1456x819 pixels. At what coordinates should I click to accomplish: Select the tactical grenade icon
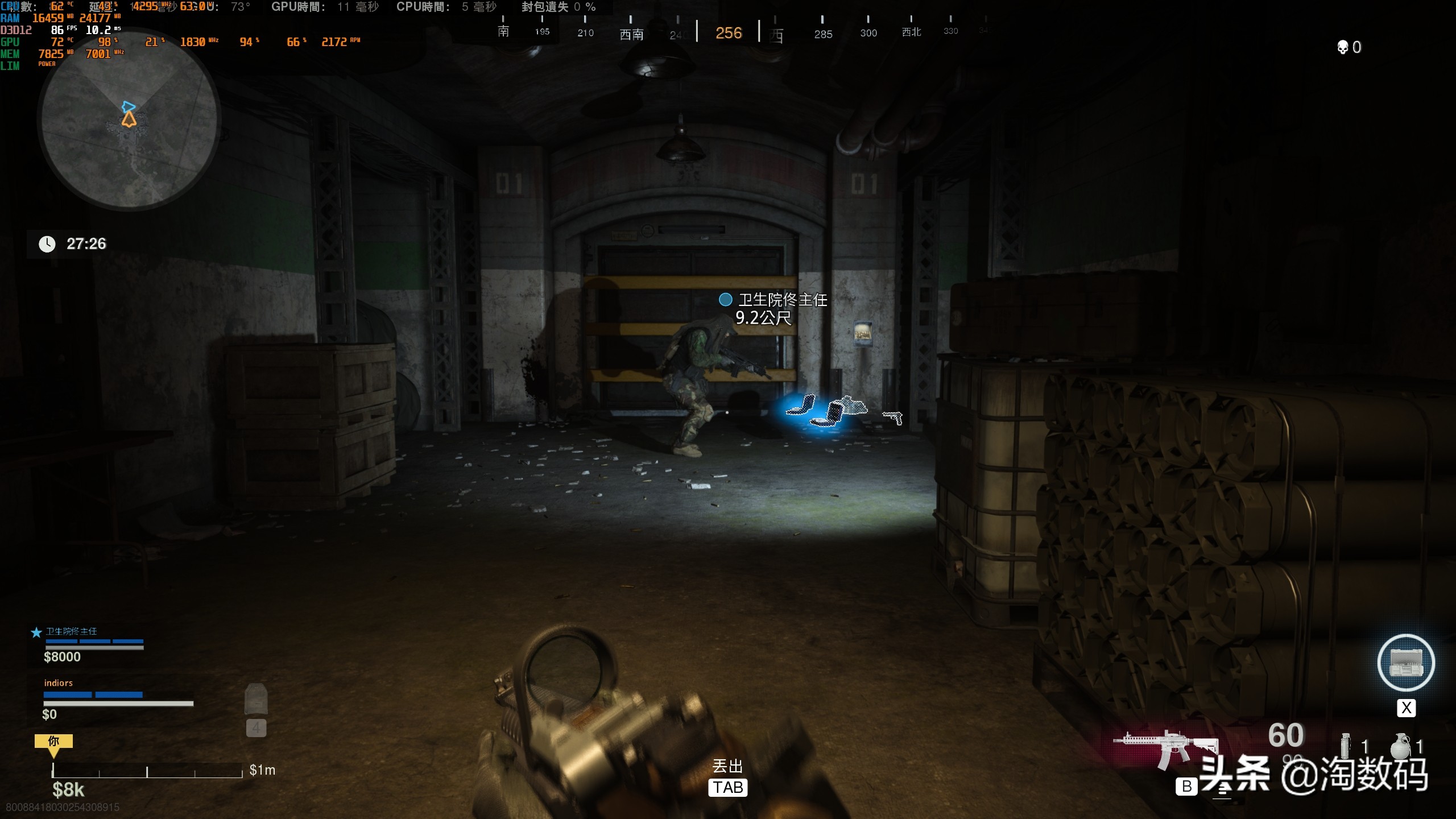click(x=1346, y=746)
